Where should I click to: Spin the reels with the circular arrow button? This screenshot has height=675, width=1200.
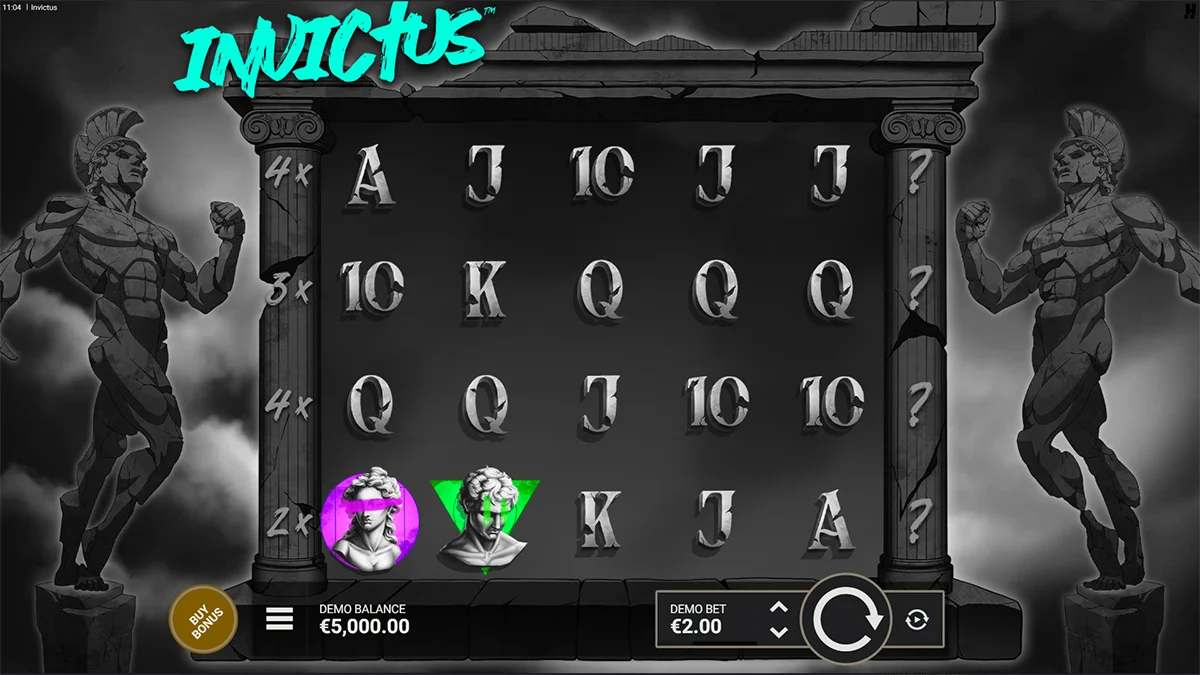847,620
